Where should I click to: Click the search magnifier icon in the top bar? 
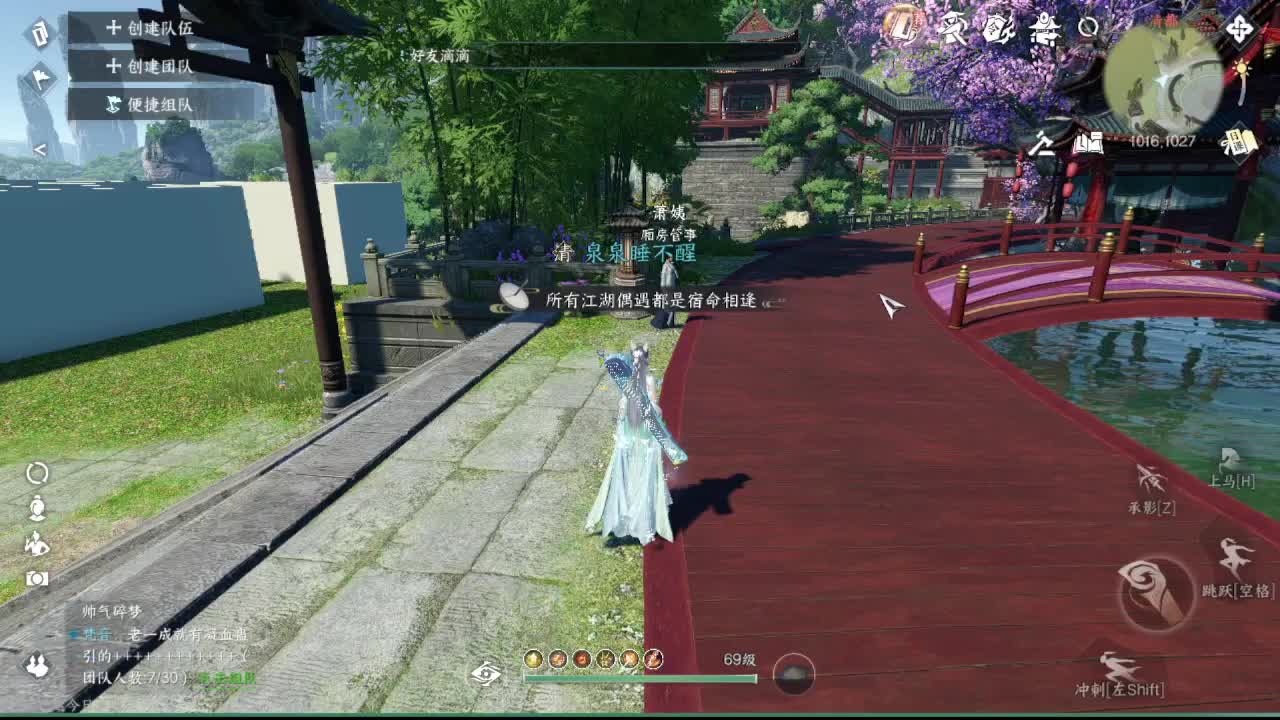coord(1086,27)
